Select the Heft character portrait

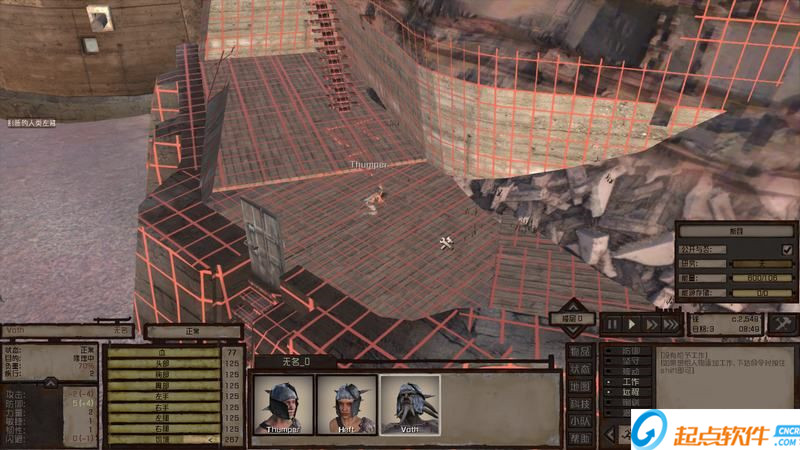(346, 404)
